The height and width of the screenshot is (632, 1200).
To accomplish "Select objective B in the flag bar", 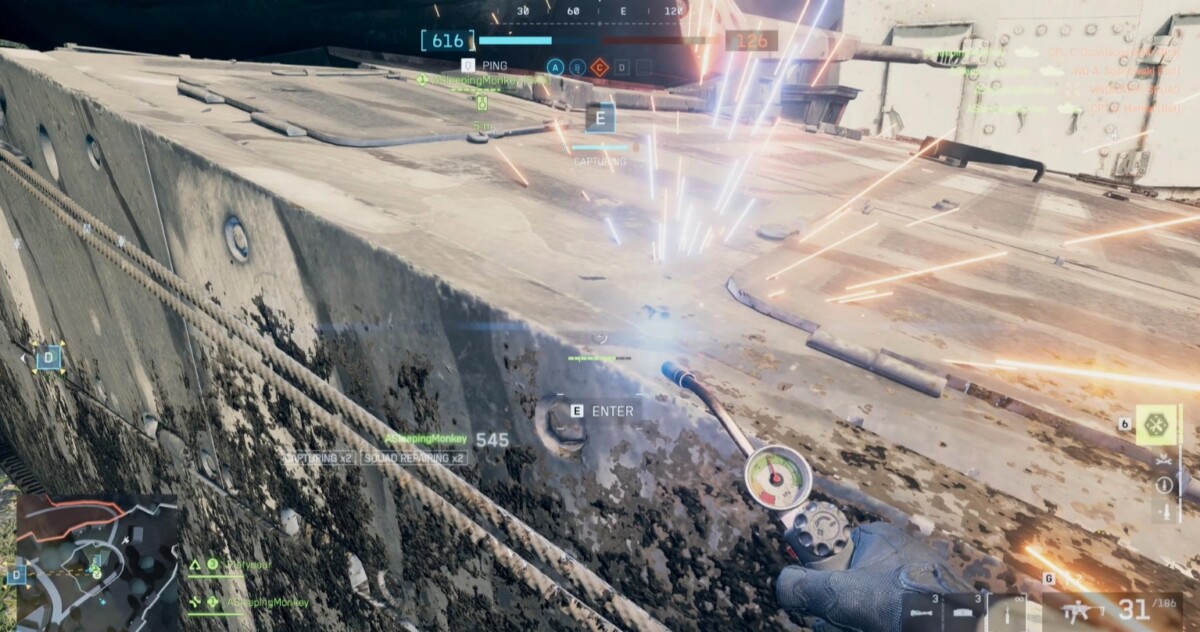I will (577, 67).
